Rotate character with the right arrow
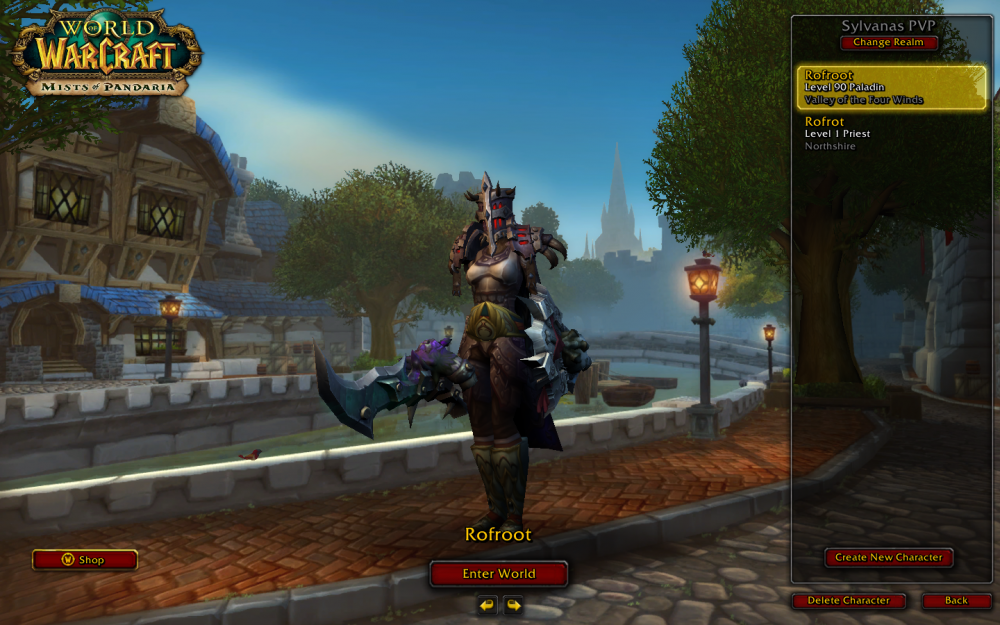Viewport: 1000px width, 625px height. 513,605
